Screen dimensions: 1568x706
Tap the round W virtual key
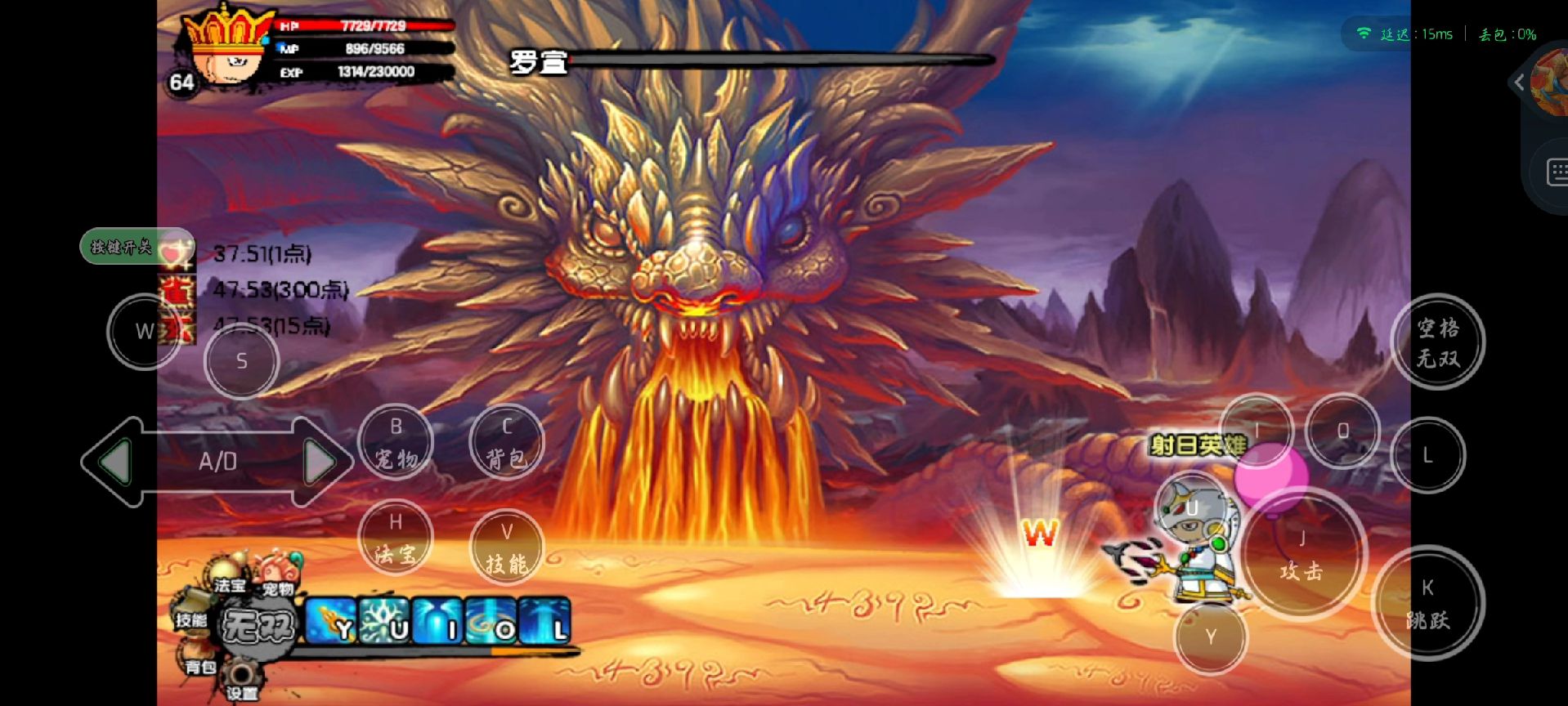tap(145, 331)
